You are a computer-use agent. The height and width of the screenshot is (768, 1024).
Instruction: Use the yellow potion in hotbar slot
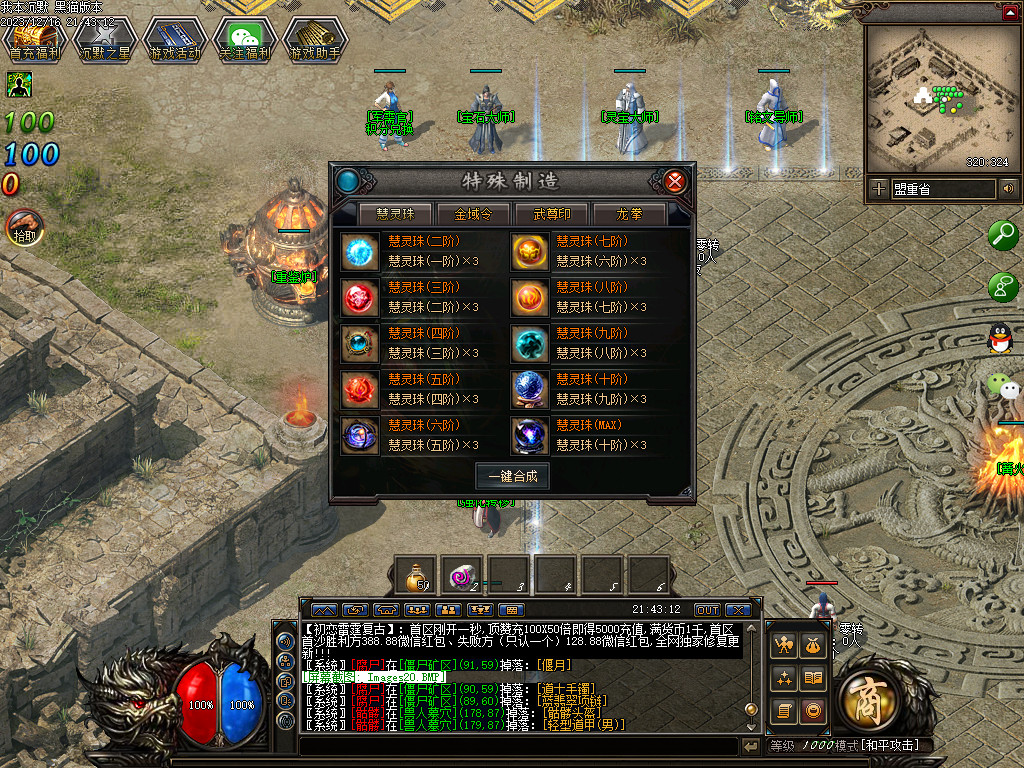click(414, 574)
